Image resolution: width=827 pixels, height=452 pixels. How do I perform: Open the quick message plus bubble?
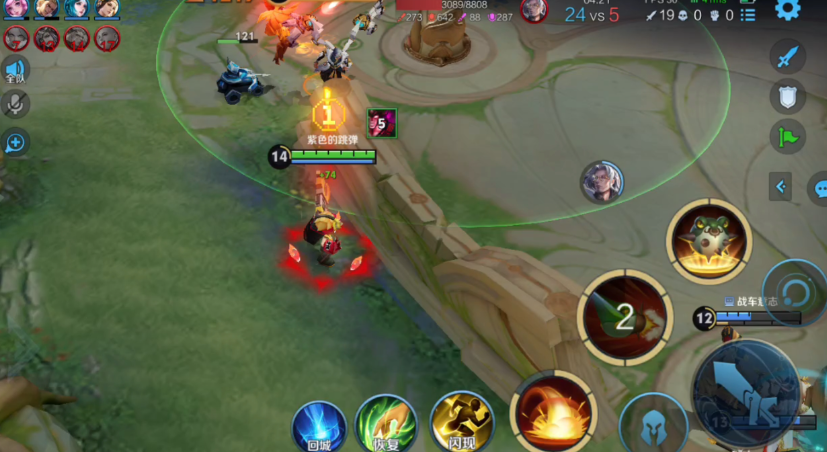point(15,142)
